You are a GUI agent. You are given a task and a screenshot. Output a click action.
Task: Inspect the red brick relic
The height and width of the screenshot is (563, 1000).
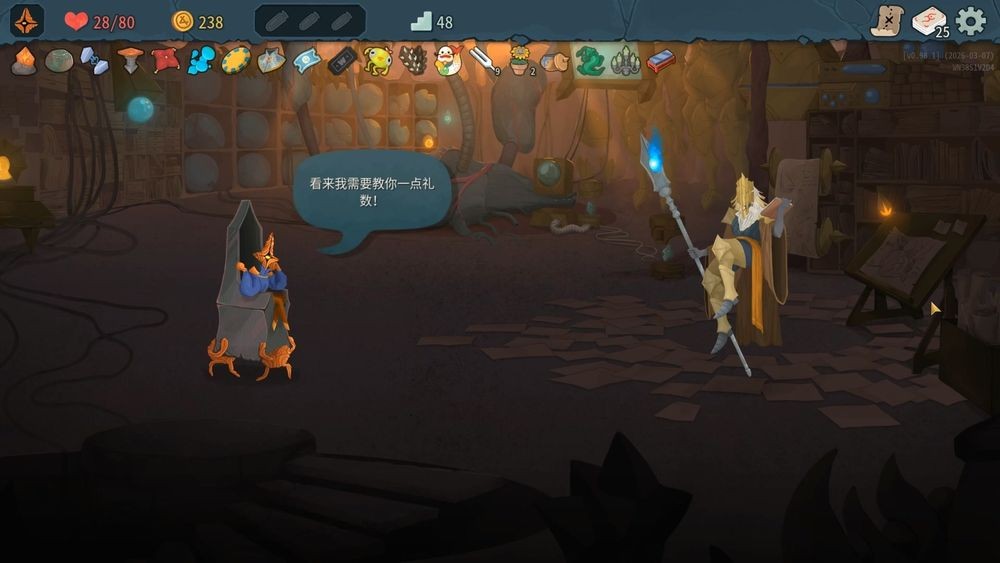click(660, 61)
